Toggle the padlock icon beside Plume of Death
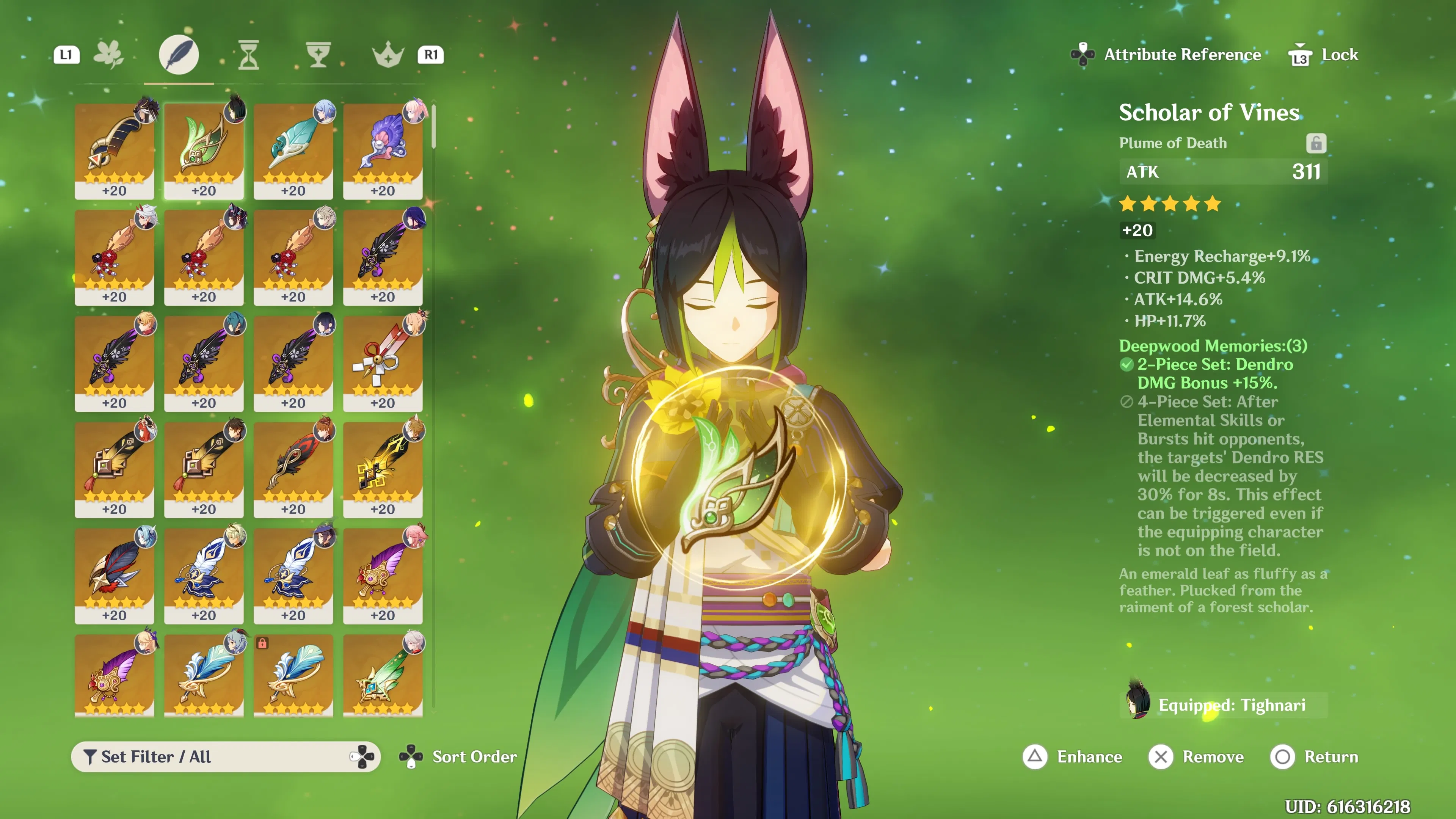This screenshot has height=819, width=1456. point(1316,144)
